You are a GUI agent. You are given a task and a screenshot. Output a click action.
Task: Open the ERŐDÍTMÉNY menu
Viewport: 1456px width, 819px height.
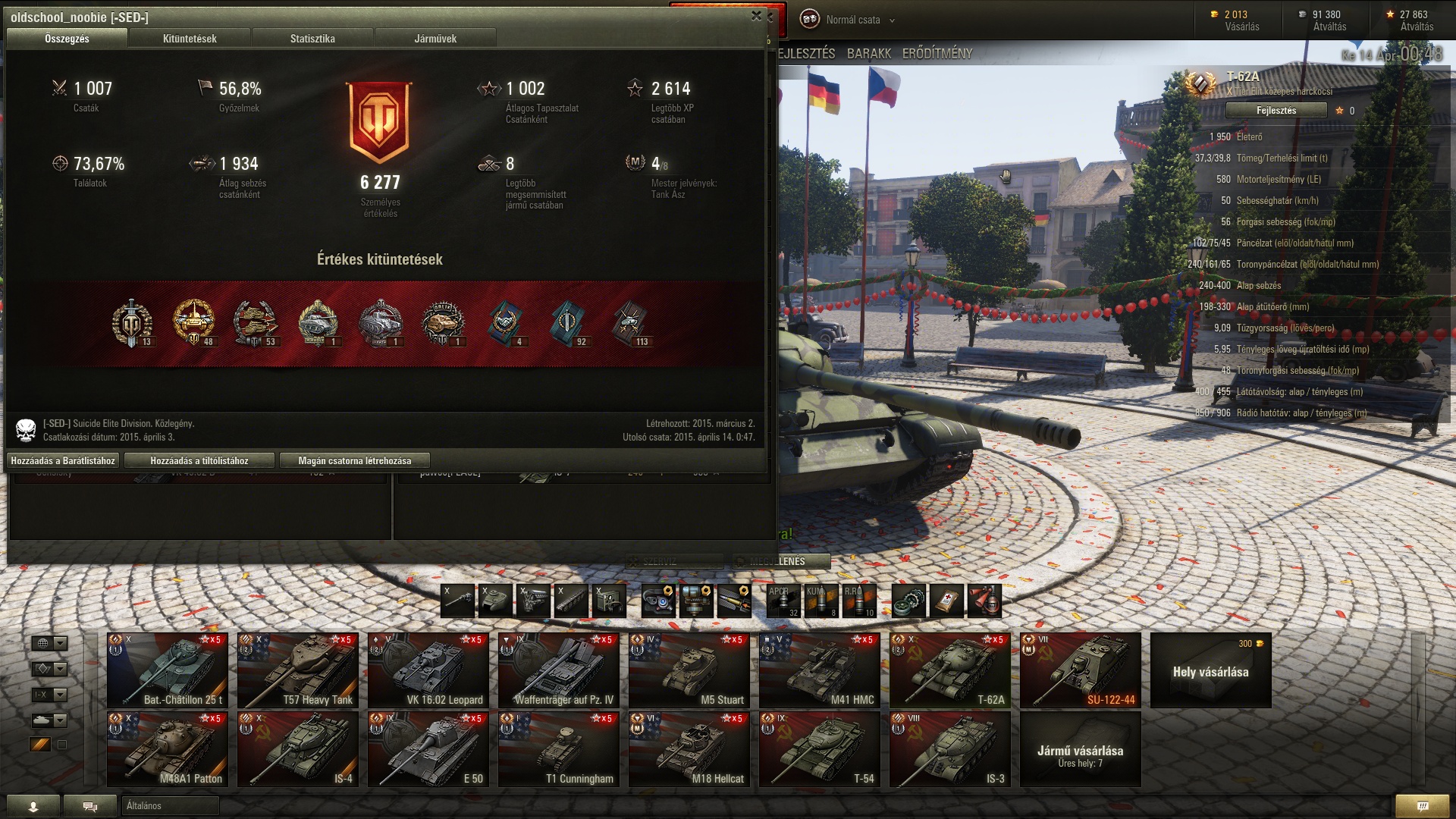[x=937, y=54]
